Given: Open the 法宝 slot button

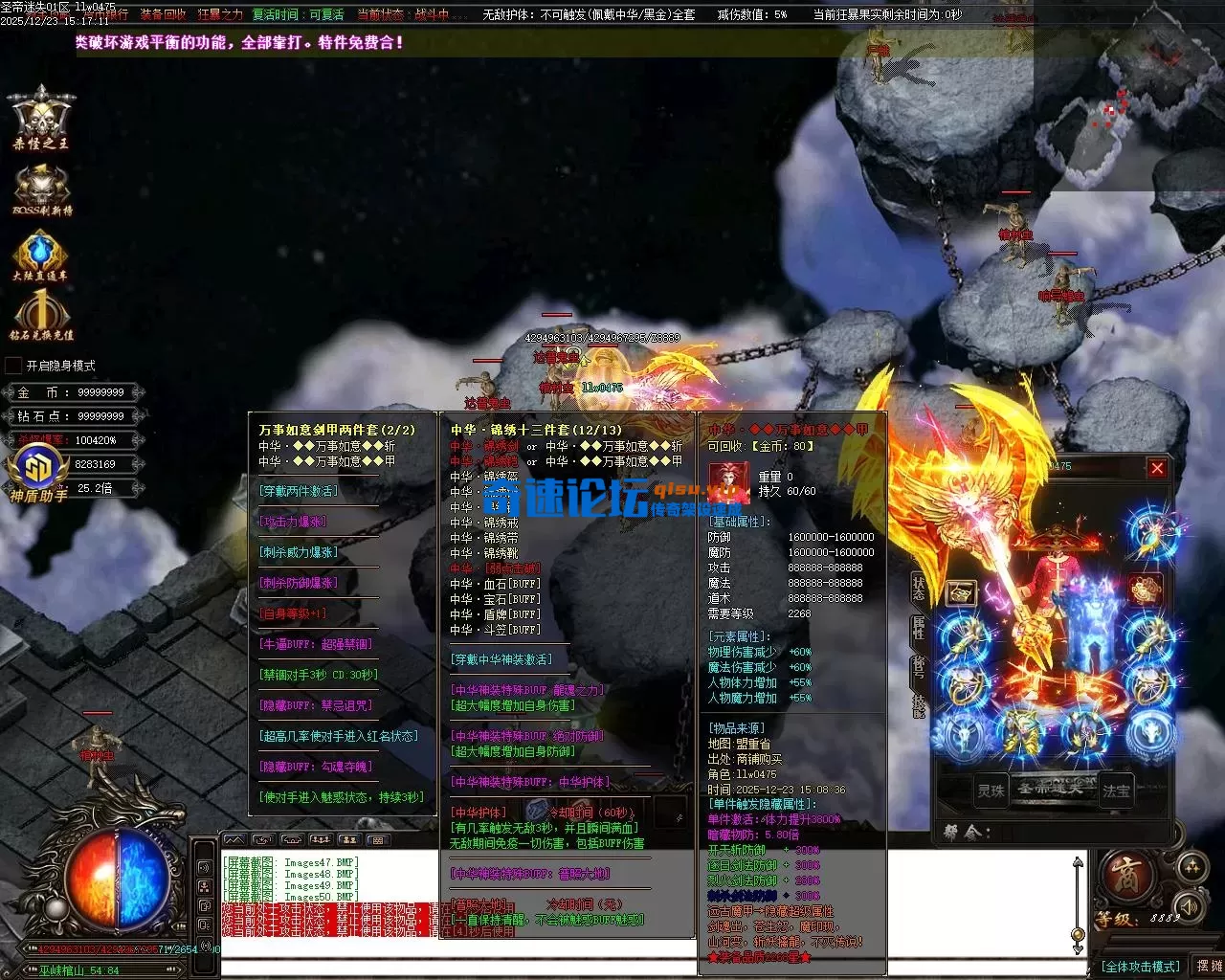Looking at the screenshot, I should click(x=1116, y=791).
